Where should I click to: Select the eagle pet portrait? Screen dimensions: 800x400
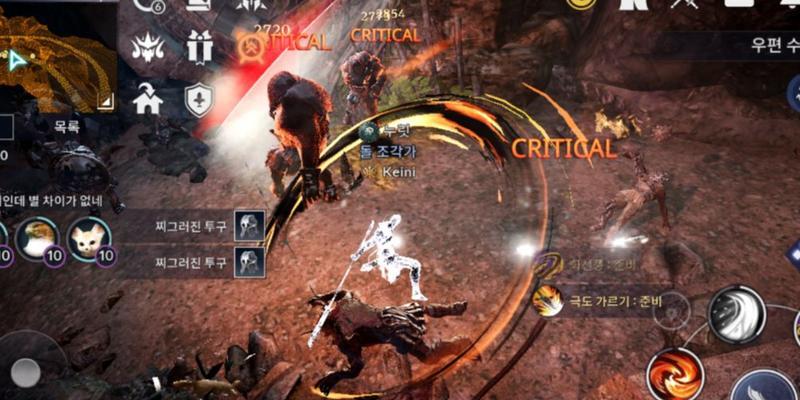point(36,240)
